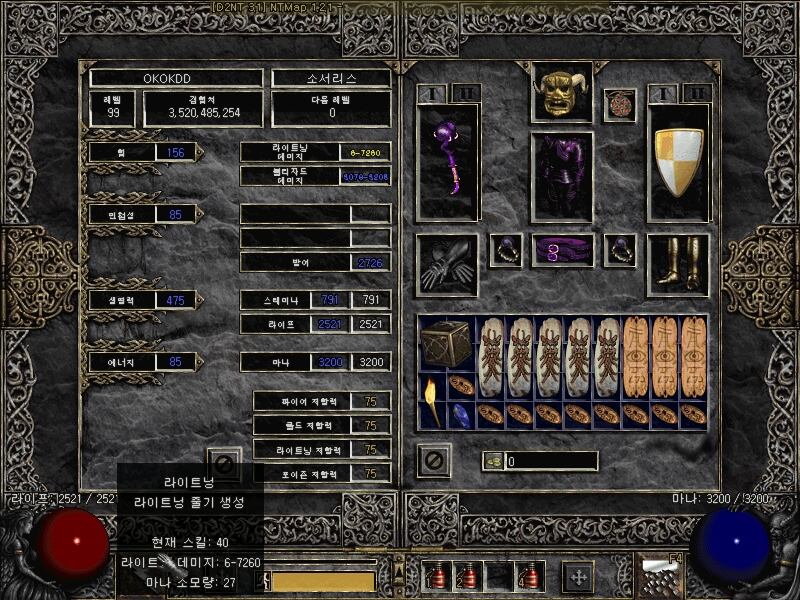Viewport: 800px width, 600px height.
Task: Pick up the equipped amulet
Action: coord(620,105)
